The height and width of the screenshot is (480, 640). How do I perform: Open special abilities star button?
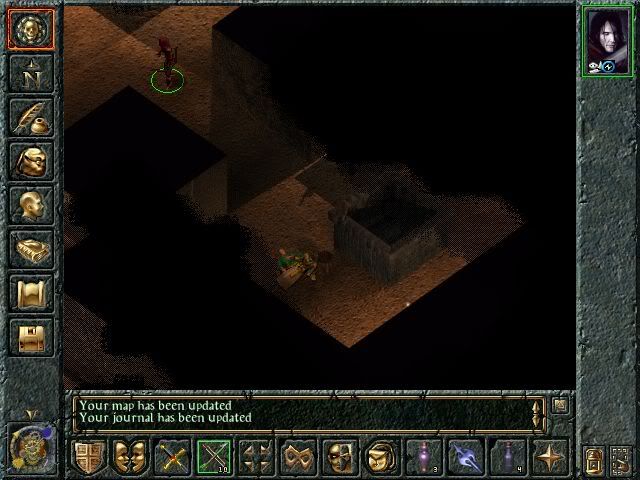pos(550,458)
